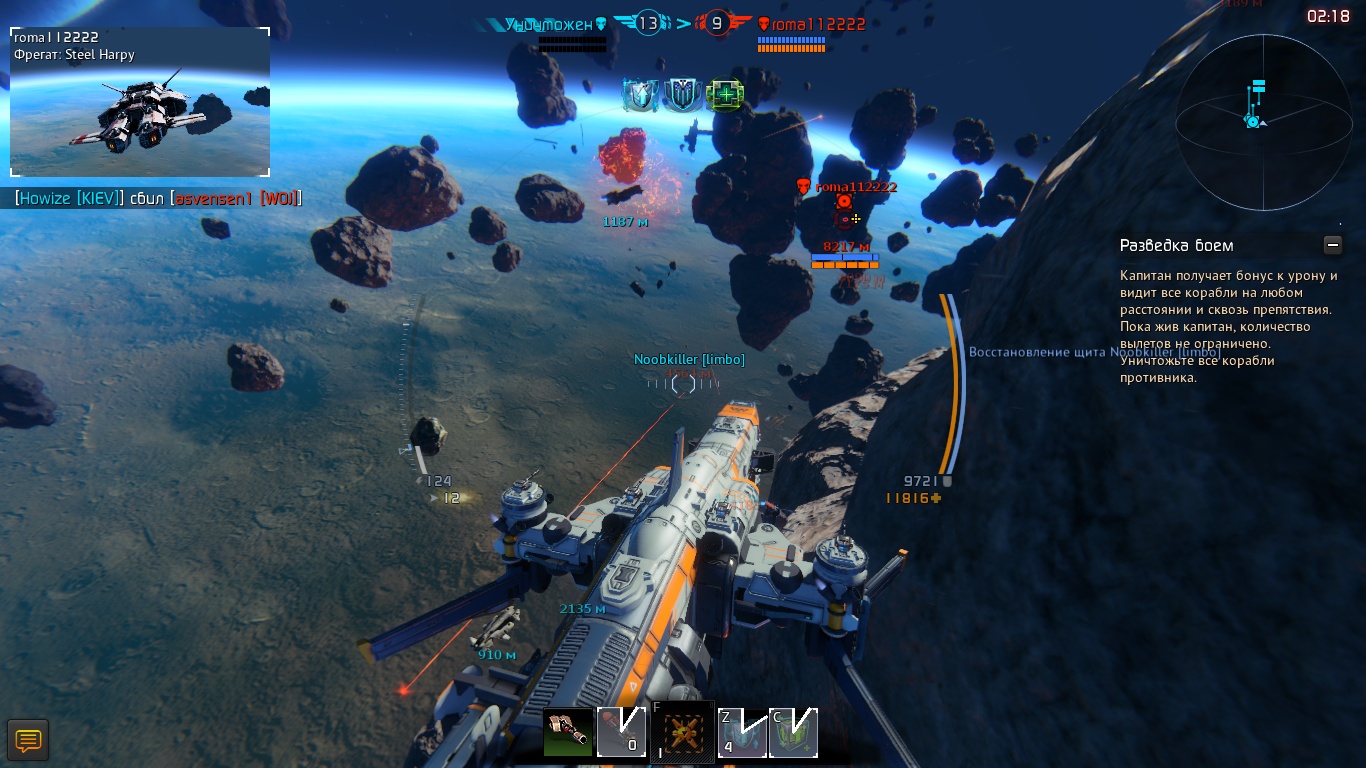Select enemy captain roma112222 target marker
Screen dimensions: 1366x768
[844, 203]
